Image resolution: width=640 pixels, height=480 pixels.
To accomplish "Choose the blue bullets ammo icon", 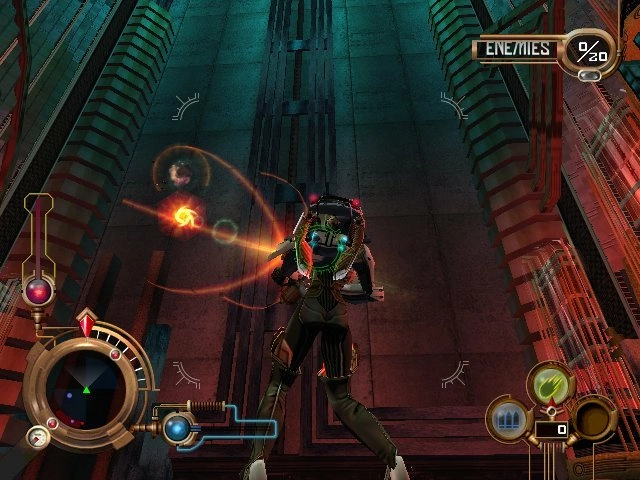I will [x=508, y=418].
